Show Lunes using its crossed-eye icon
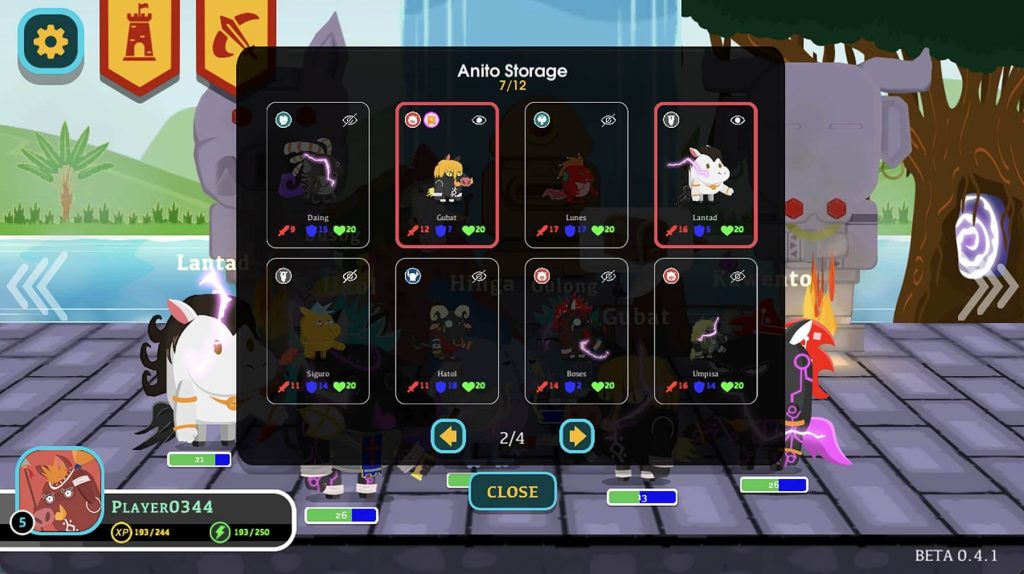The width and height of the screenshot is (1024, 574). (608, 120)
